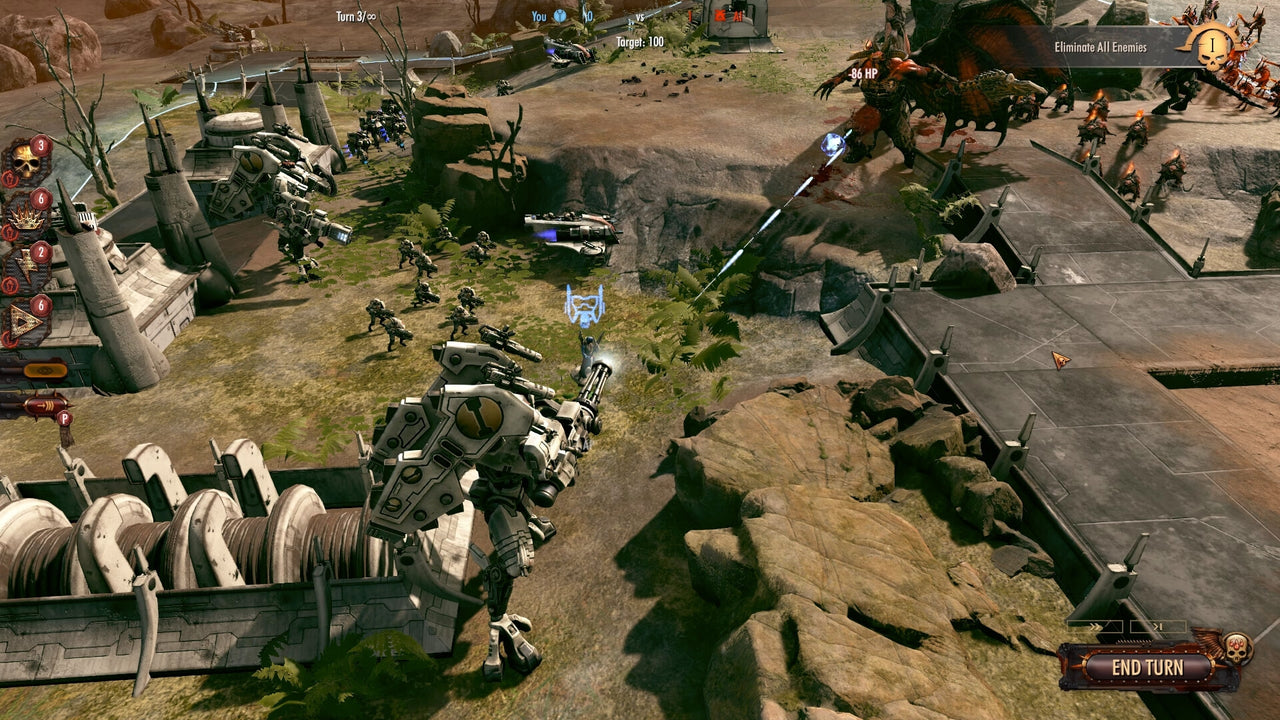
Task: Open the skip-to-end playback control
Action: pyautogui.click(x=1157, y=624)
